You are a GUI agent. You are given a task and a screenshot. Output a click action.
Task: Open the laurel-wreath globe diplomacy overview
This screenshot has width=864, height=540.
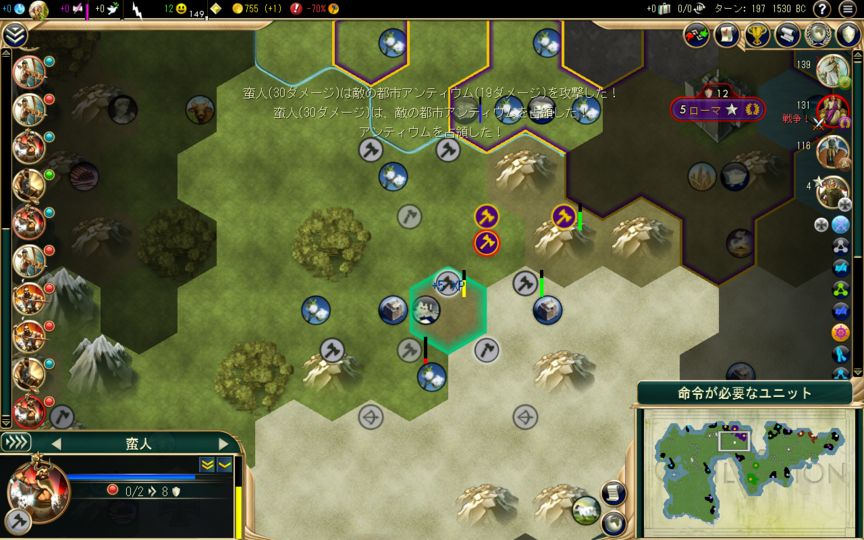tap(818, 35)
